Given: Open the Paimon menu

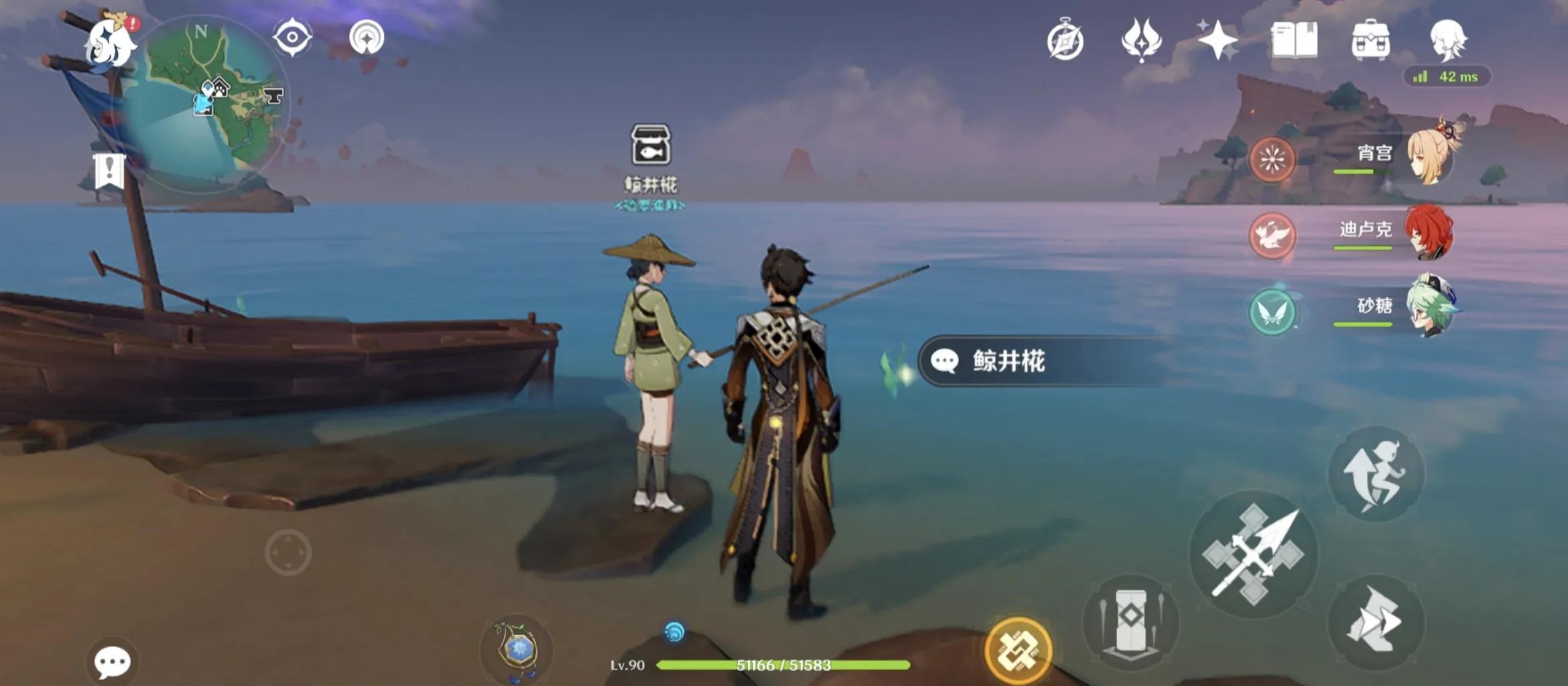Looking at the screenshot, I should 111,44.
